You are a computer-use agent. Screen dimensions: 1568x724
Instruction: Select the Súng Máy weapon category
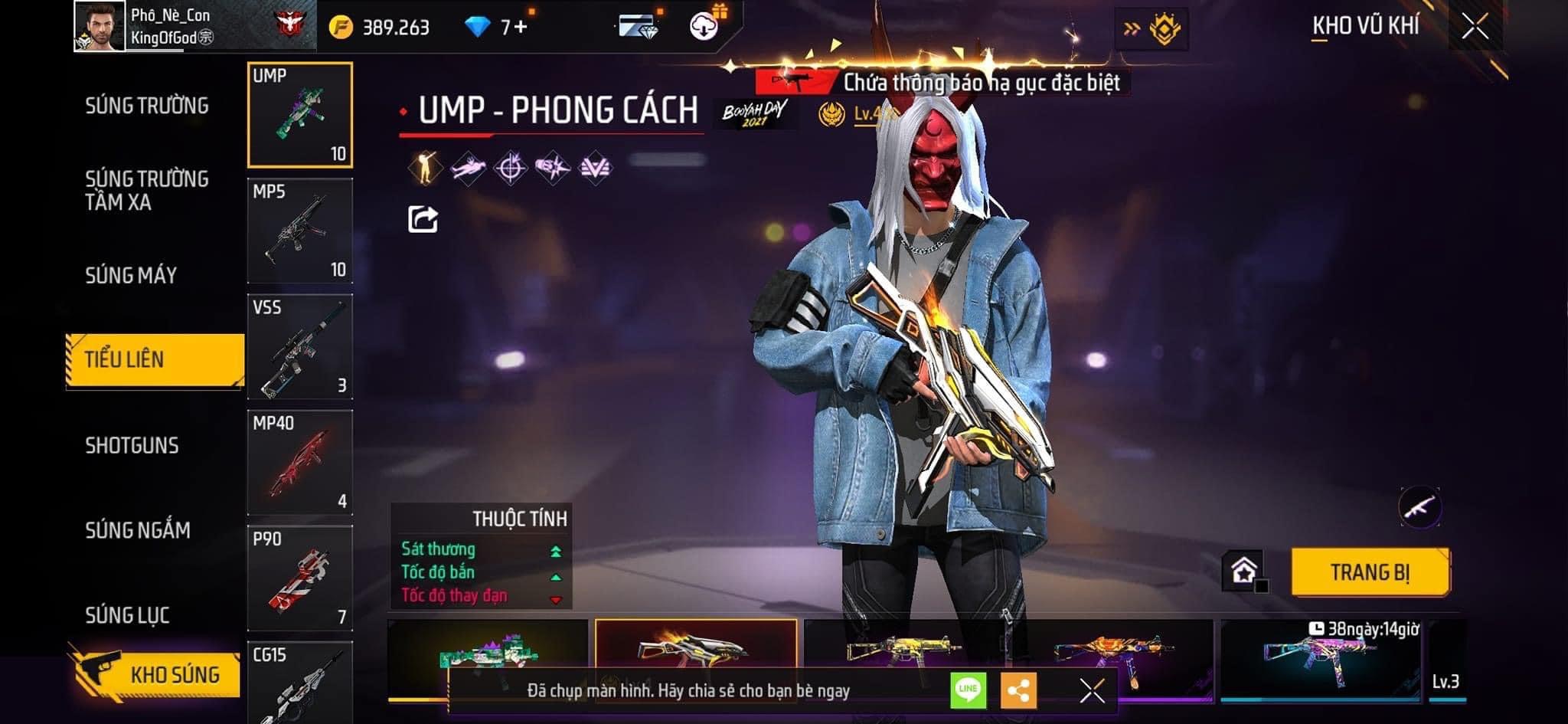coord(131,275)
